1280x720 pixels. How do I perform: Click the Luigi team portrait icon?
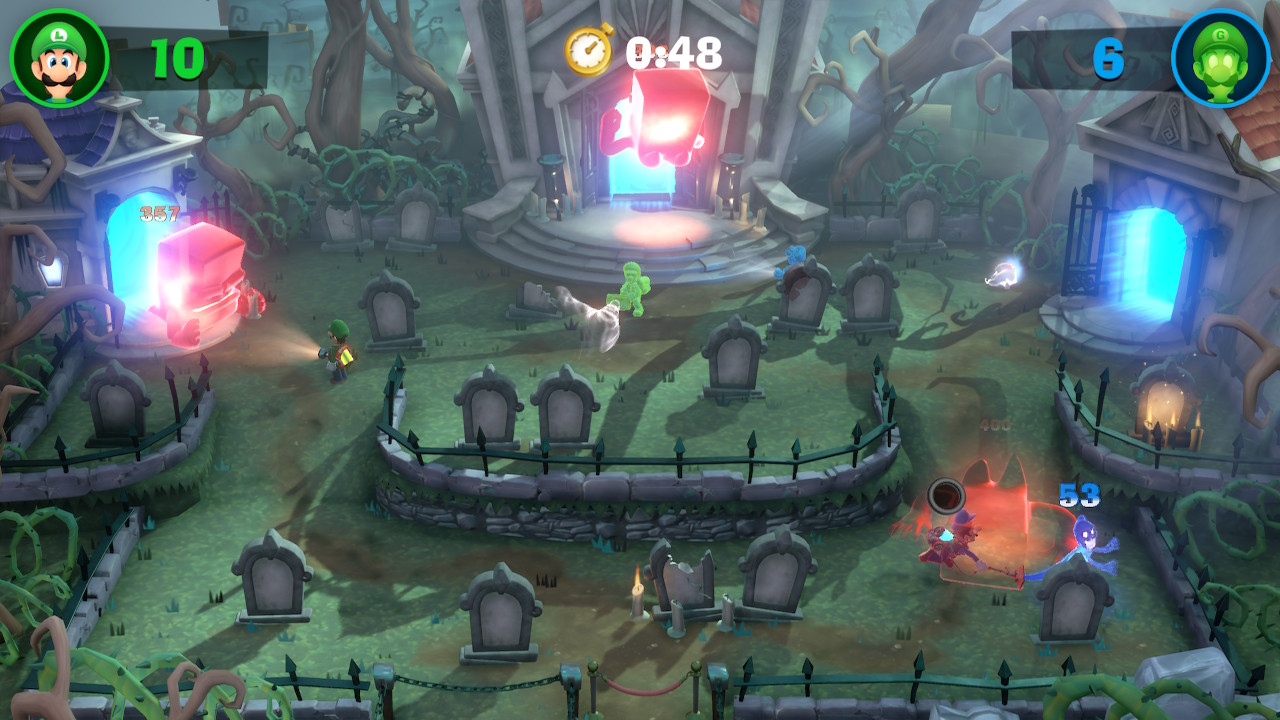coord(59,58)
